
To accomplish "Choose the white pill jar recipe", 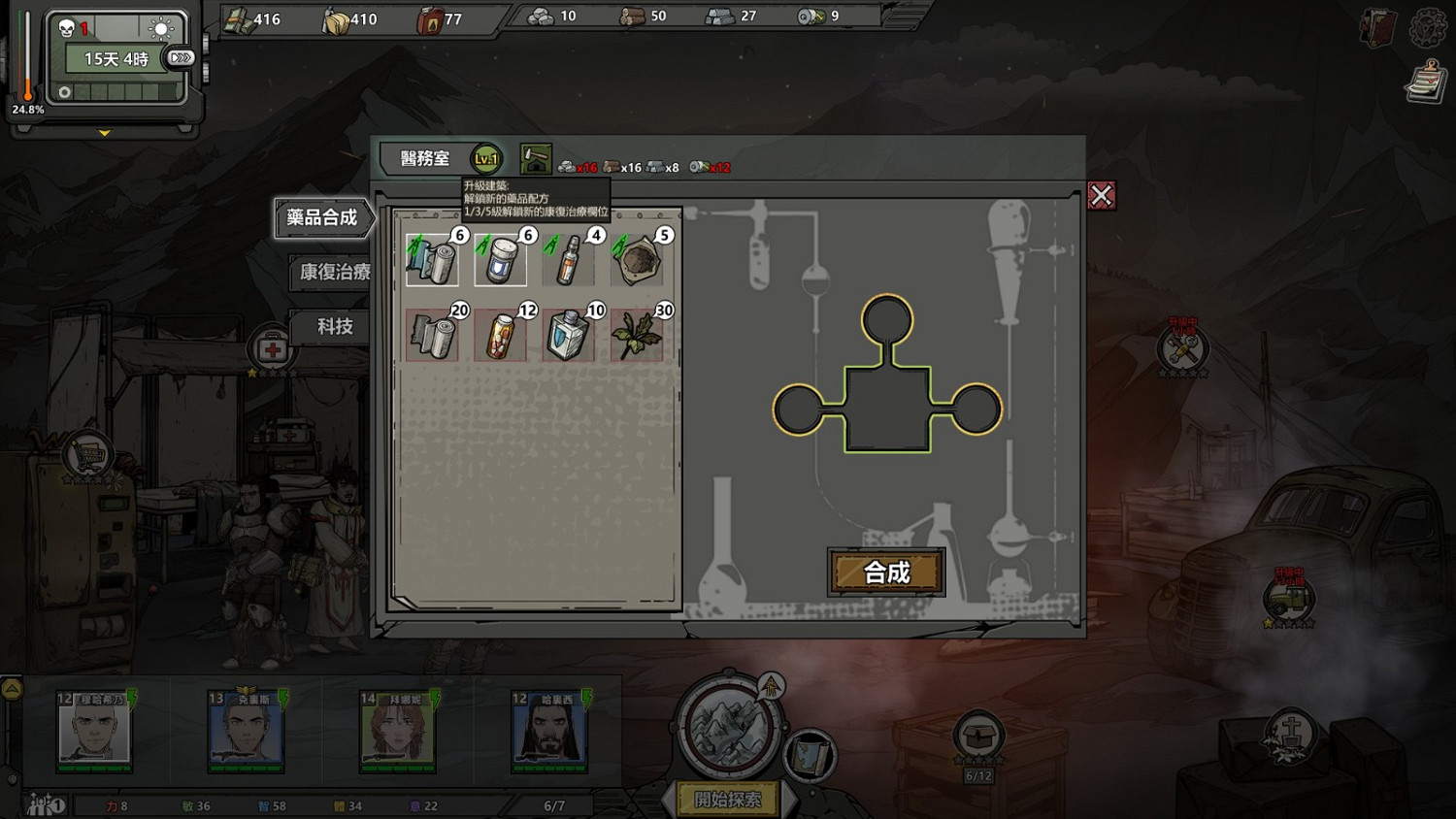I will coord(500,259).
